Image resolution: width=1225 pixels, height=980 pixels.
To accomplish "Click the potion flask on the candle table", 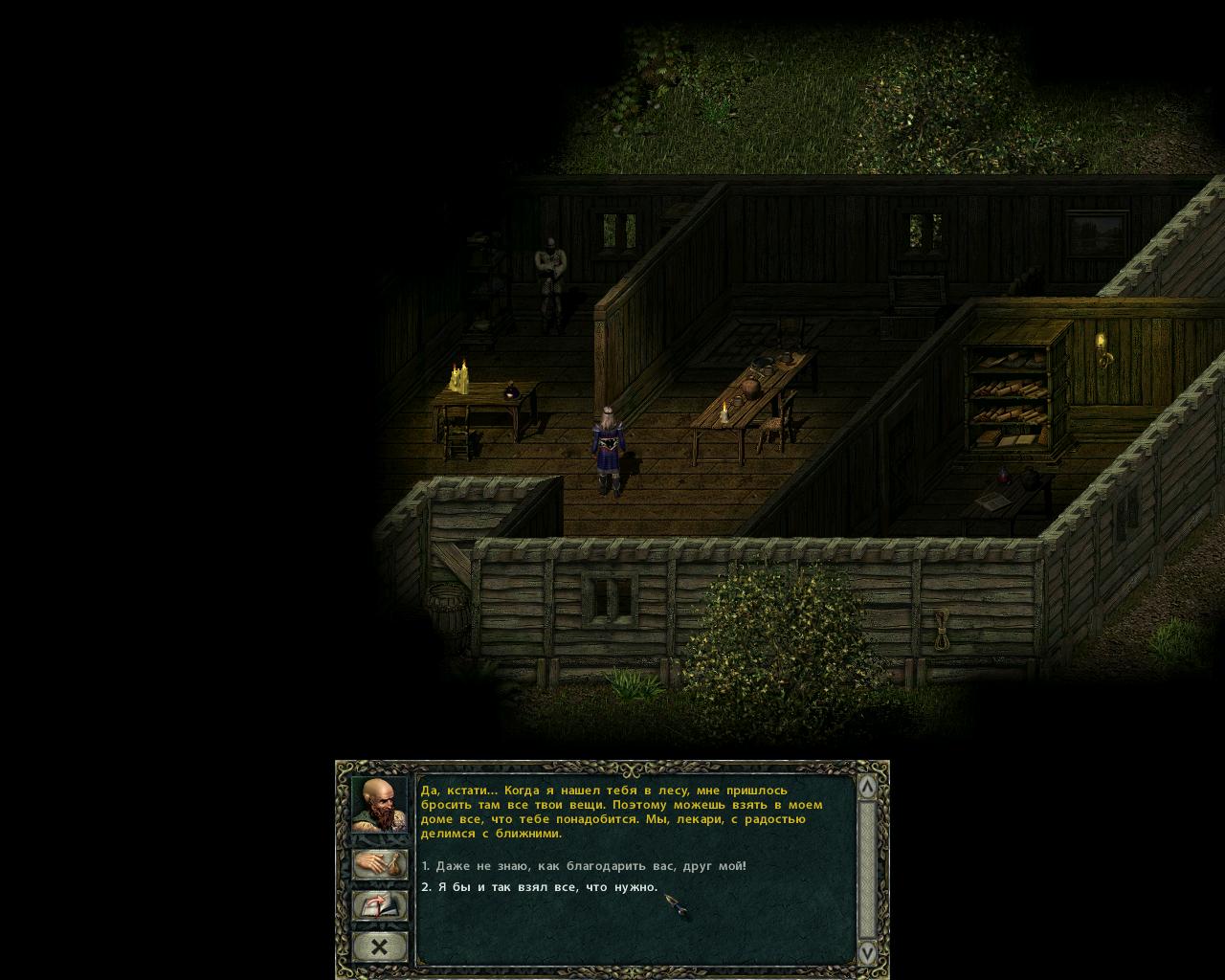I will click(x=510, y=393).
